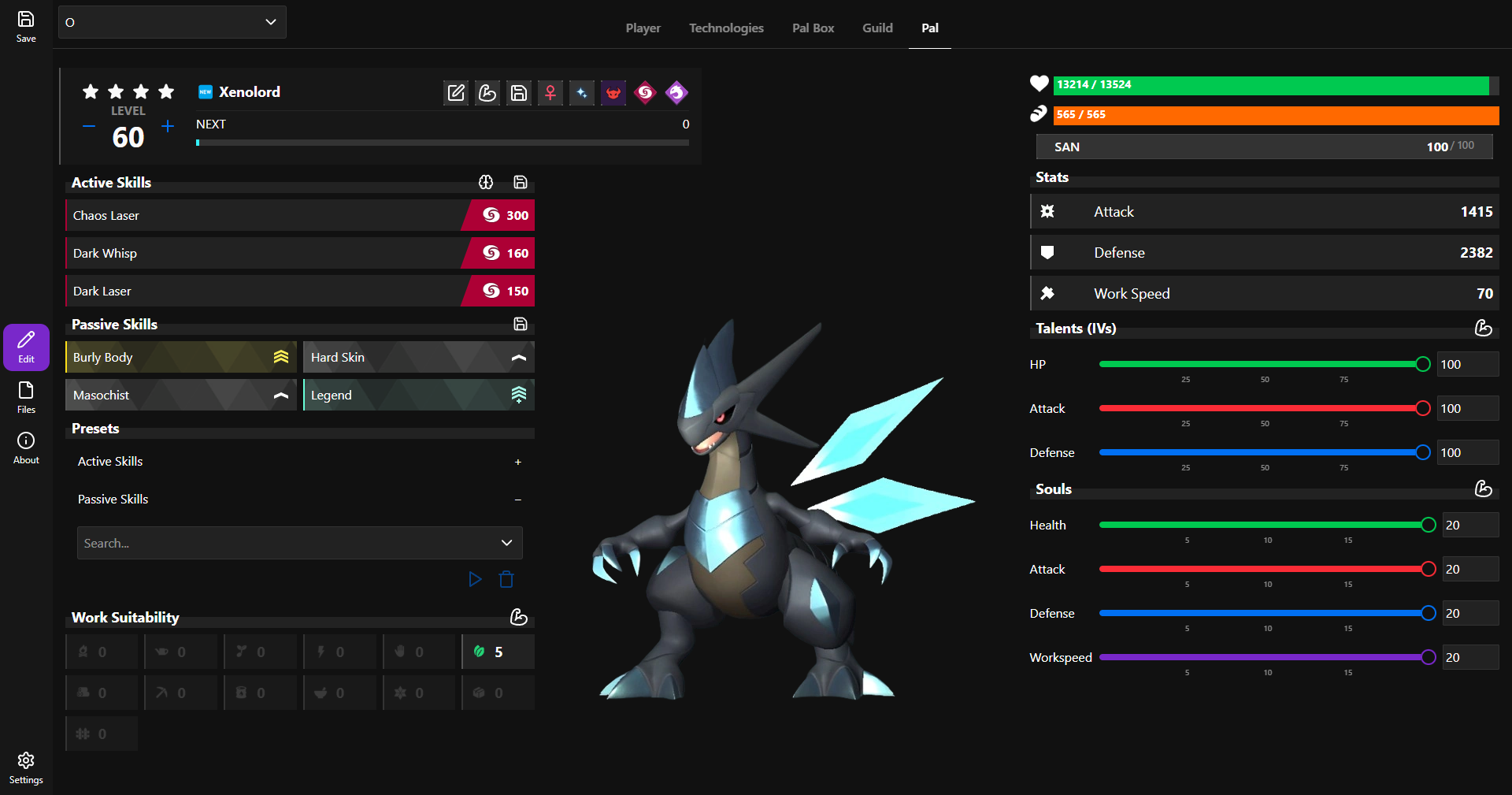Toggle the pal gender icon
The height and width of the screenshot is (795, 1512).
[550, 93]
